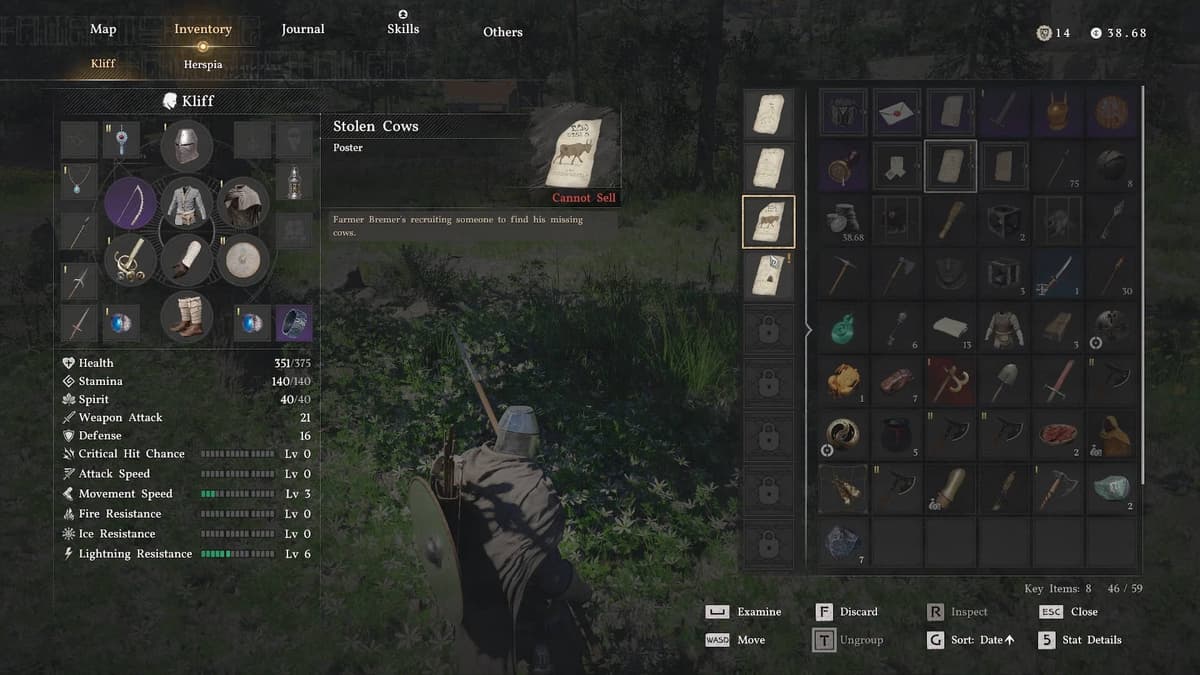Select the equipped bow slot
This screenshot has height=675, width=1200.
[x=130, y=204]
